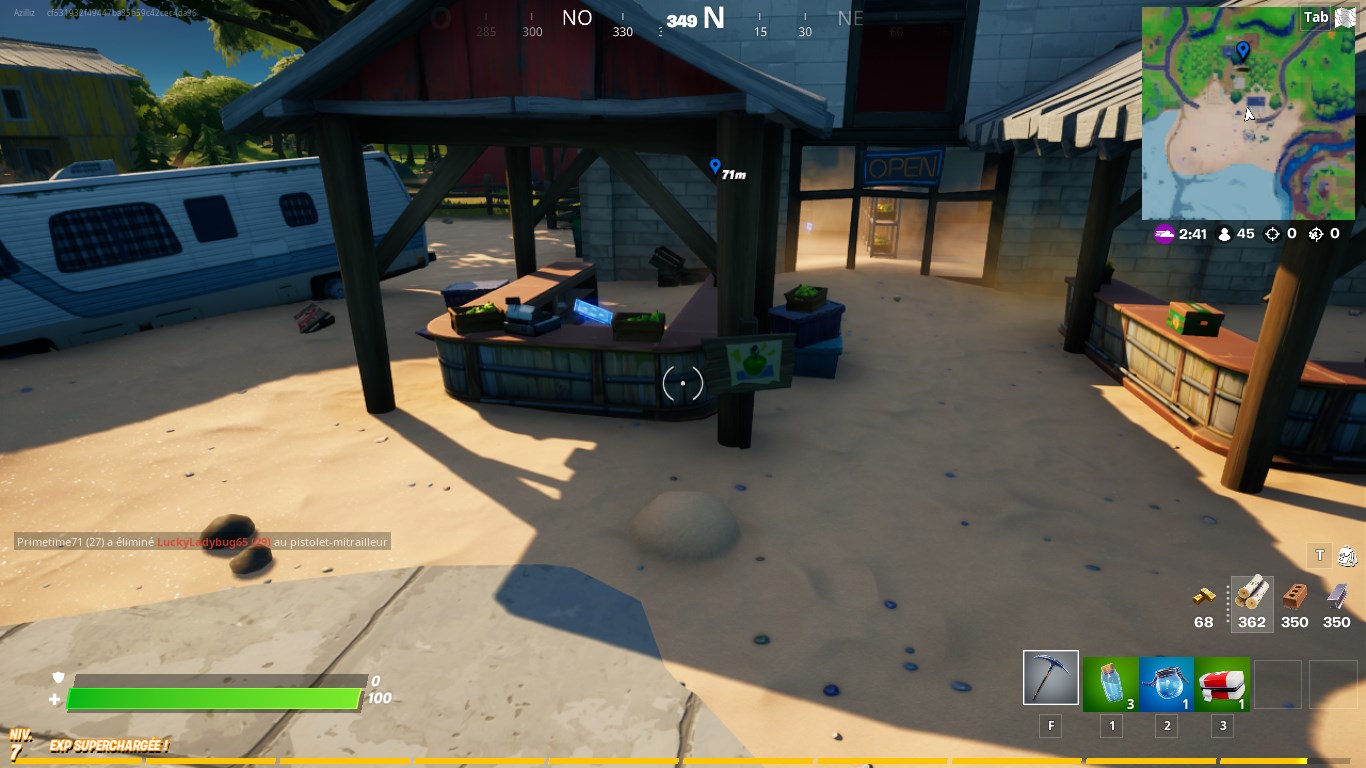Open the emote wheel icon near the T key

(1348, 555)
